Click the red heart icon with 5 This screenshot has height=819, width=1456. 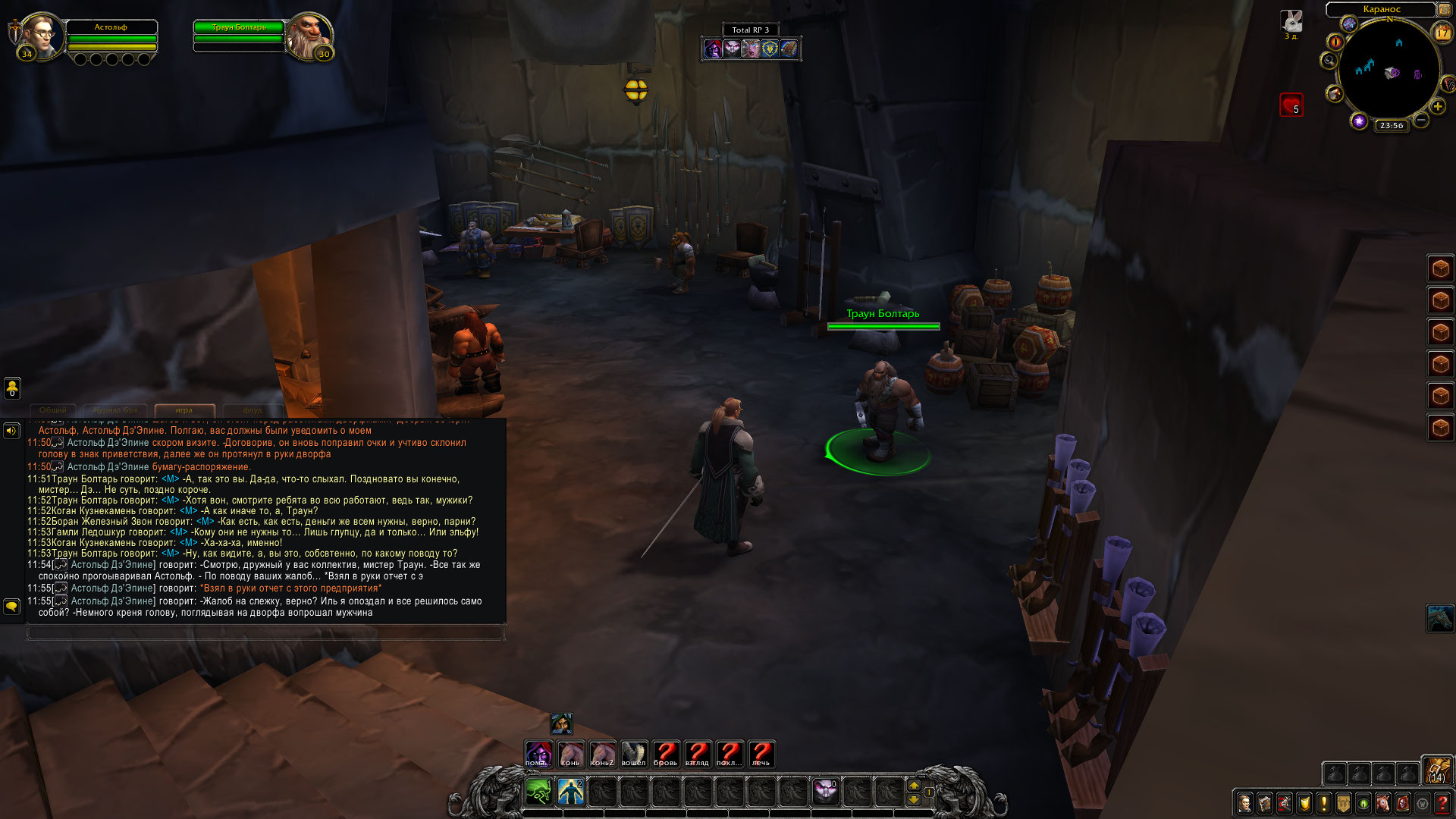point(1291,105)
